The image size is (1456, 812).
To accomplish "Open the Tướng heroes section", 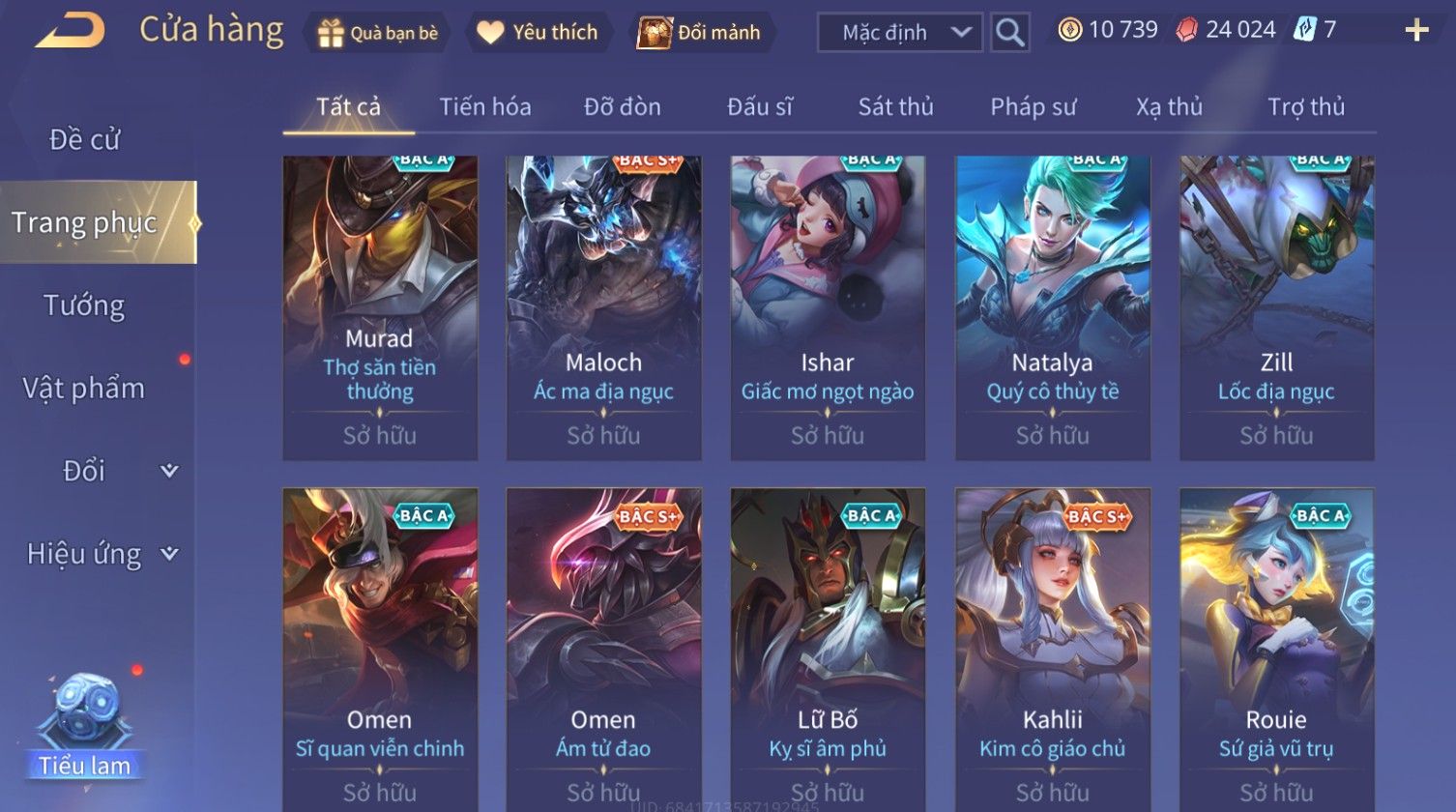I will point(84,305).
